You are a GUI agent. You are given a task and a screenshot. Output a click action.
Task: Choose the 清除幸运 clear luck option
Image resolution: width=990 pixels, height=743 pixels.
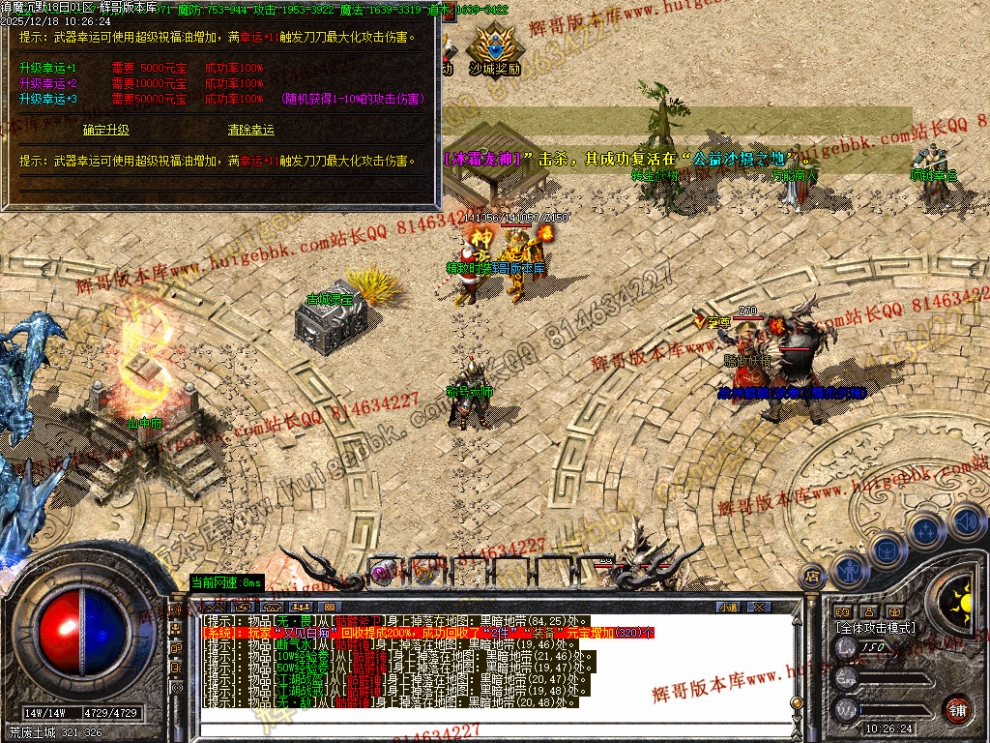point(251,130)
